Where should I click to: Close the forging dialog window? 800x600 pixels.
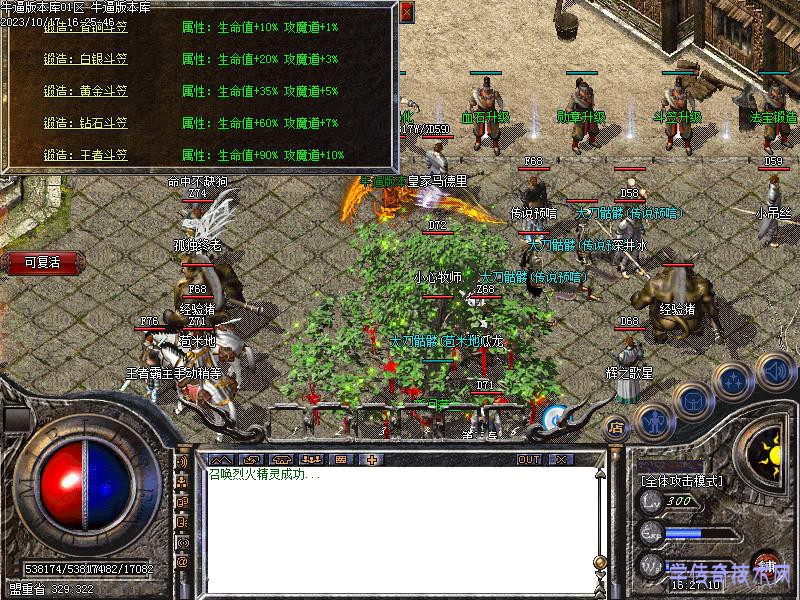406,13
